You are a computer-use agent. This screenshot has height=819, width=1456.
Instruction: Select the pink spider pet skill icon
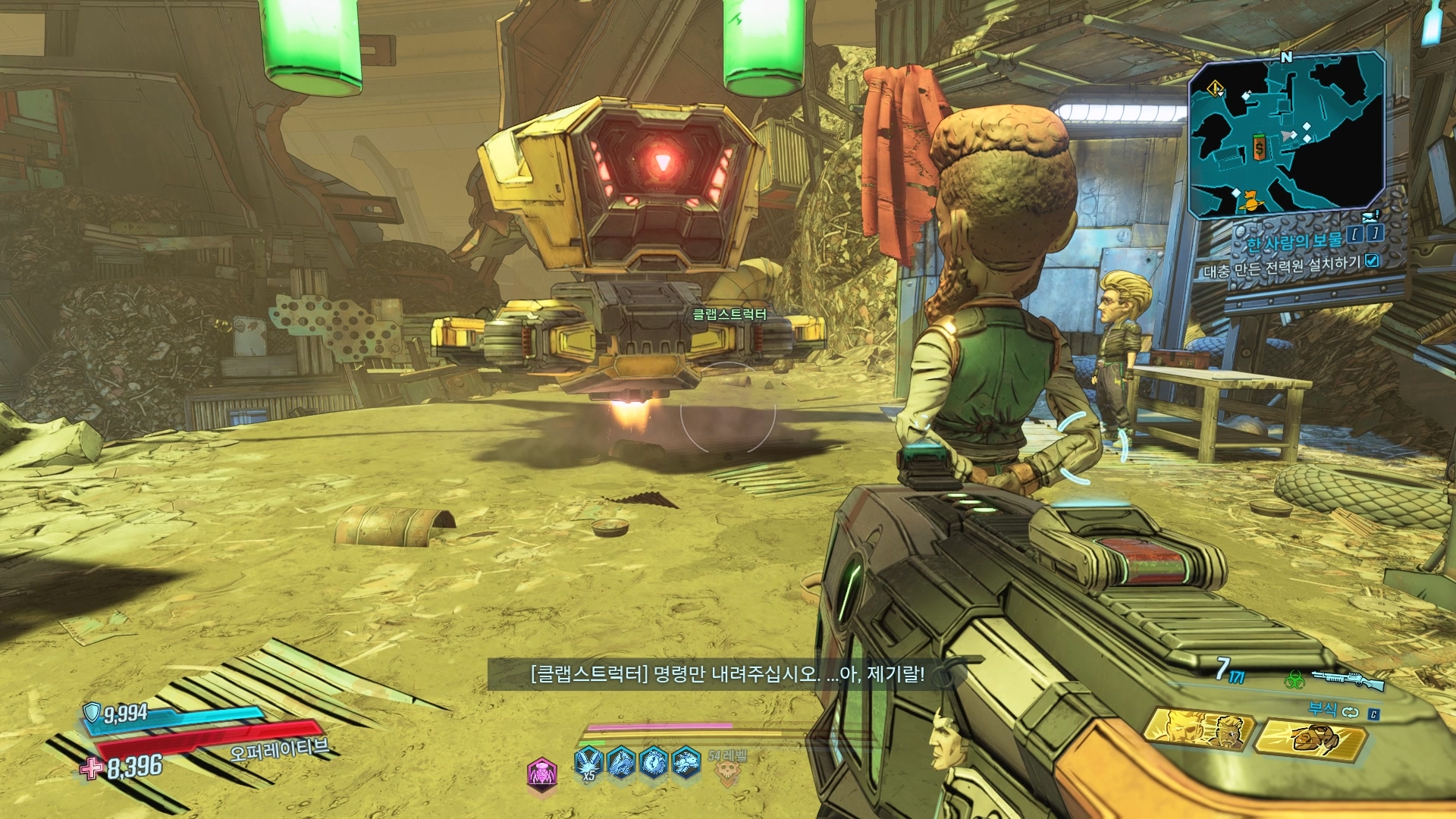(x=541, y=773)
